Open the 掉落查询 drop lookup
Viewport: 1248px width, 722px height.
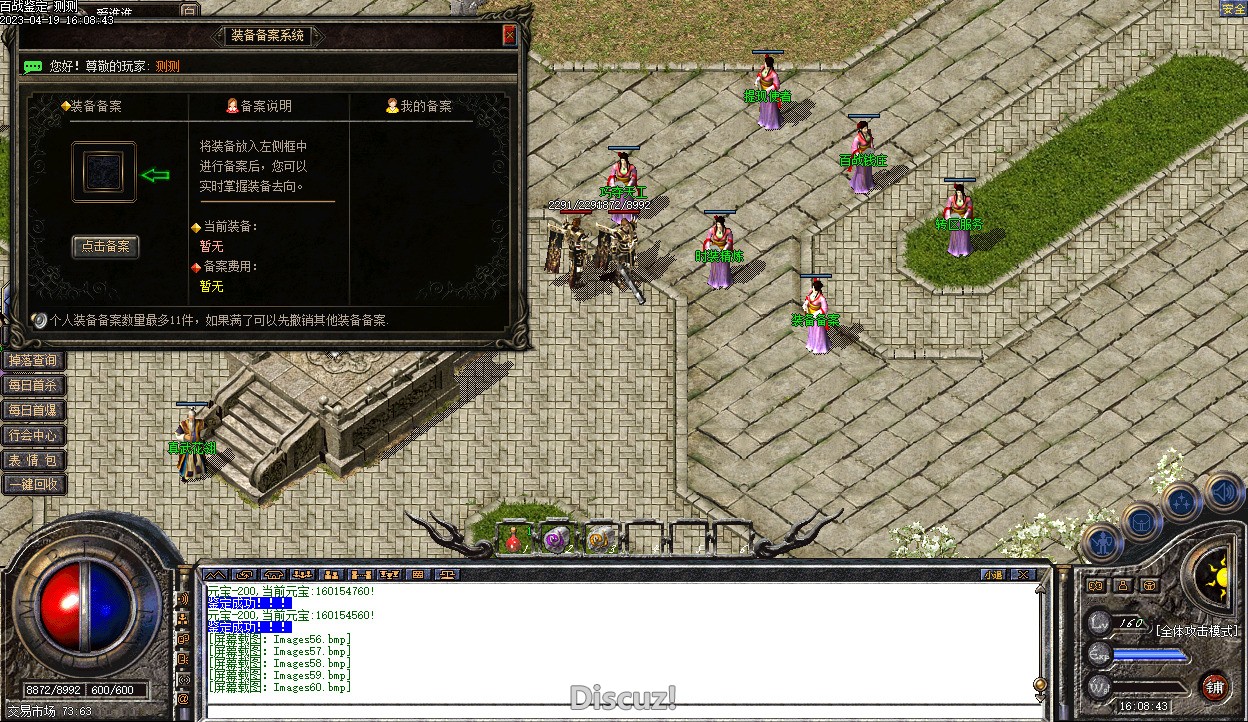33,360
